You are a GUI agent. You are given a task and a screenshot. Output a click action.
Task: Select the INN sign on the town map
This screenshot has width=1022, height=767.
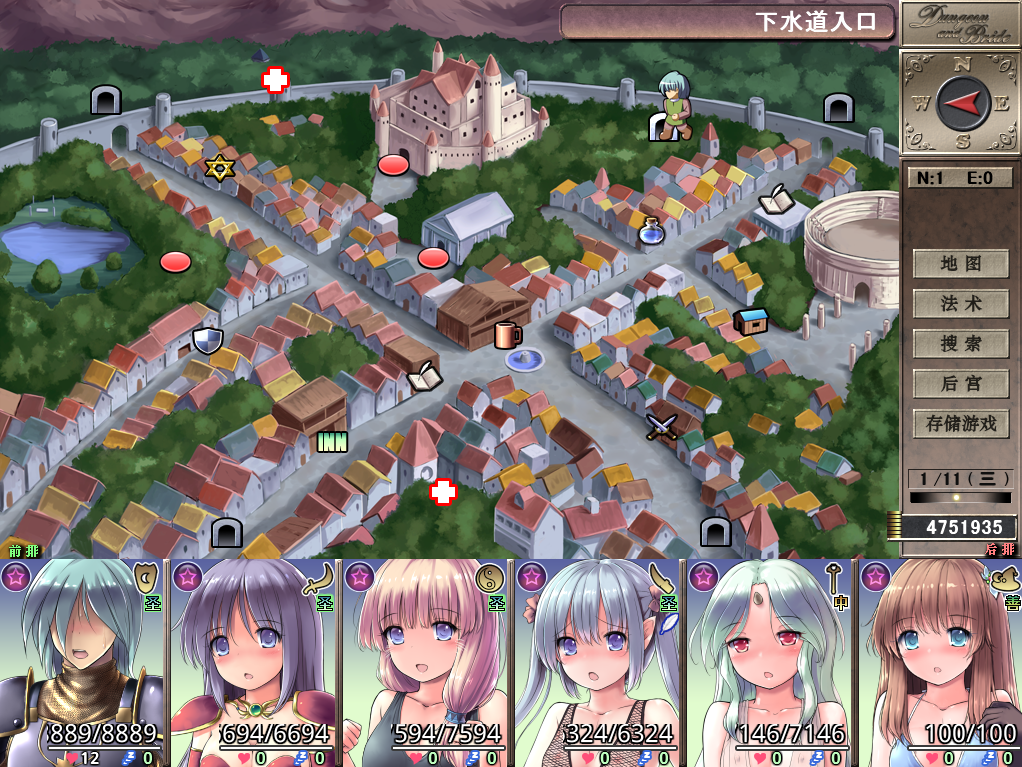click(331, 441)
